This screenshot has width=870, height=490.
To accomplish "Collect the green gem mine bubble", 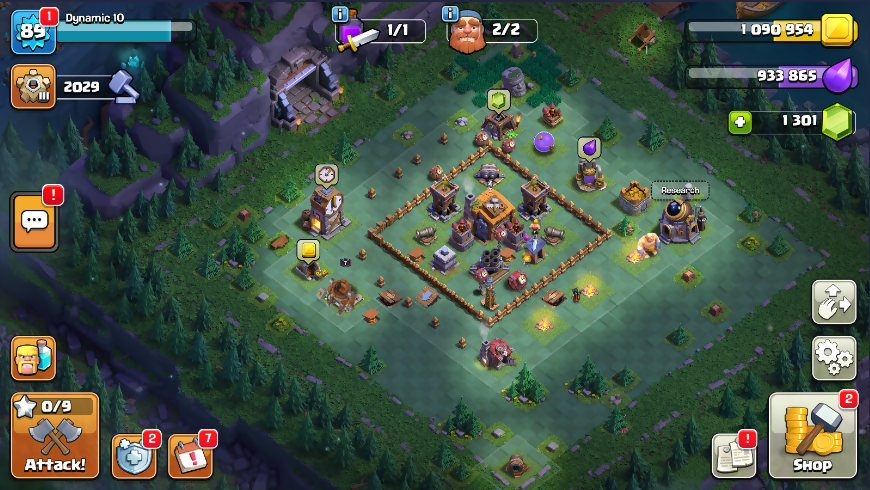I will 499,99.
